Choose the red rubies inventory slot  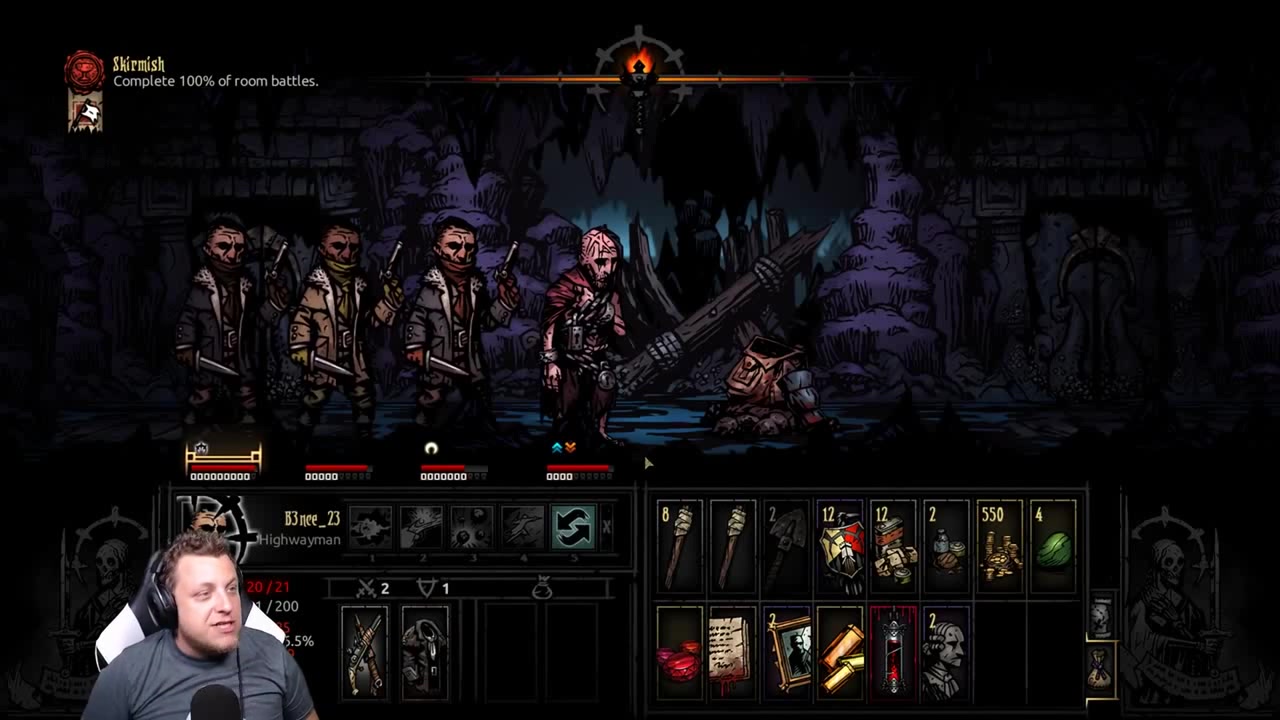(x=680, y=652)
